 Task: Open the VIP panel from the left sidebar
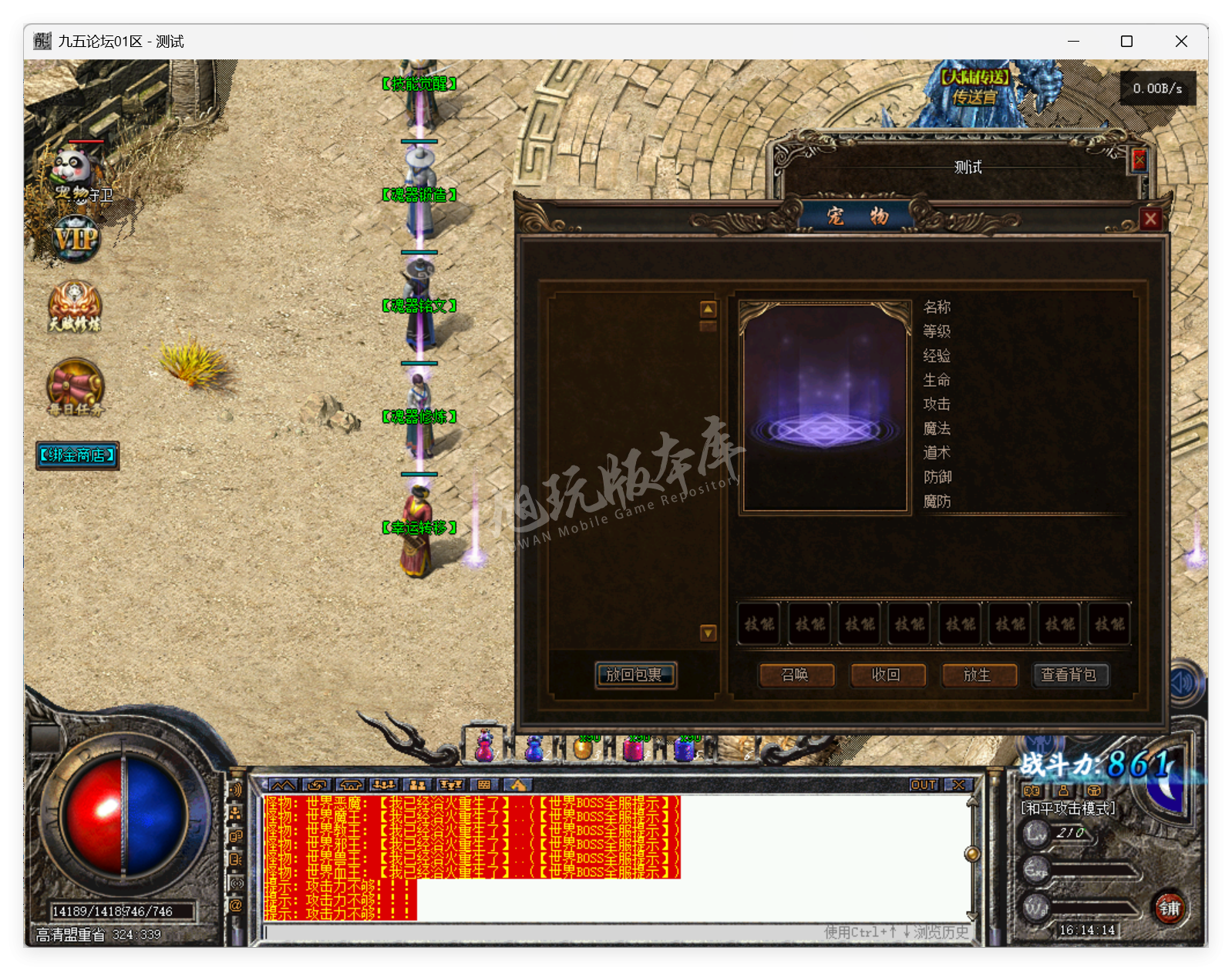pyautogui.click(x=74, y=240)
